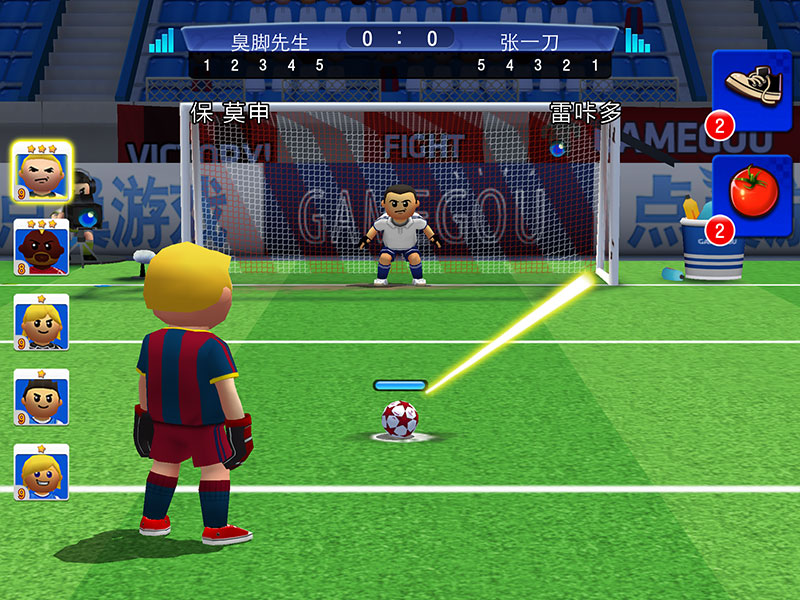
Task: Choose the red-bearded dark-skinned player portrait
Action: click(x=41, y=246)
